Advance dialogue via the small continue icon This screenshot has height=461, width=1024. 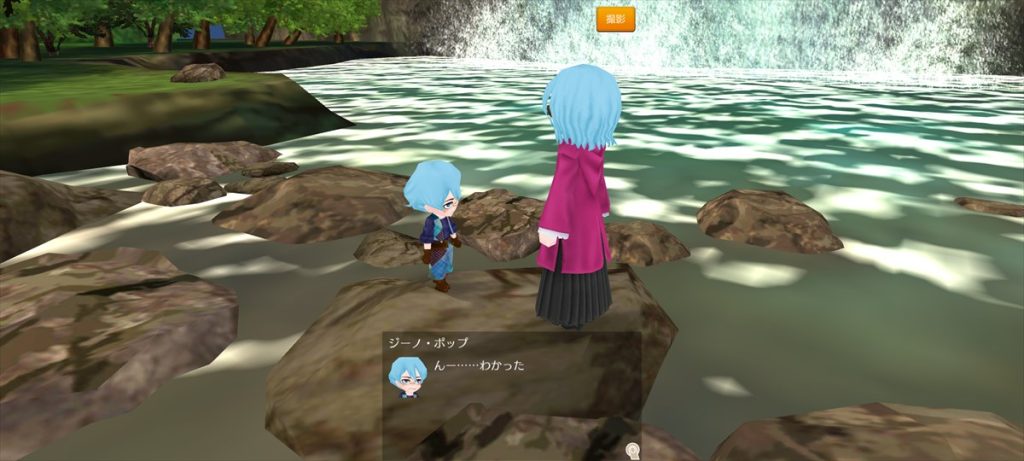click(631, 450)
